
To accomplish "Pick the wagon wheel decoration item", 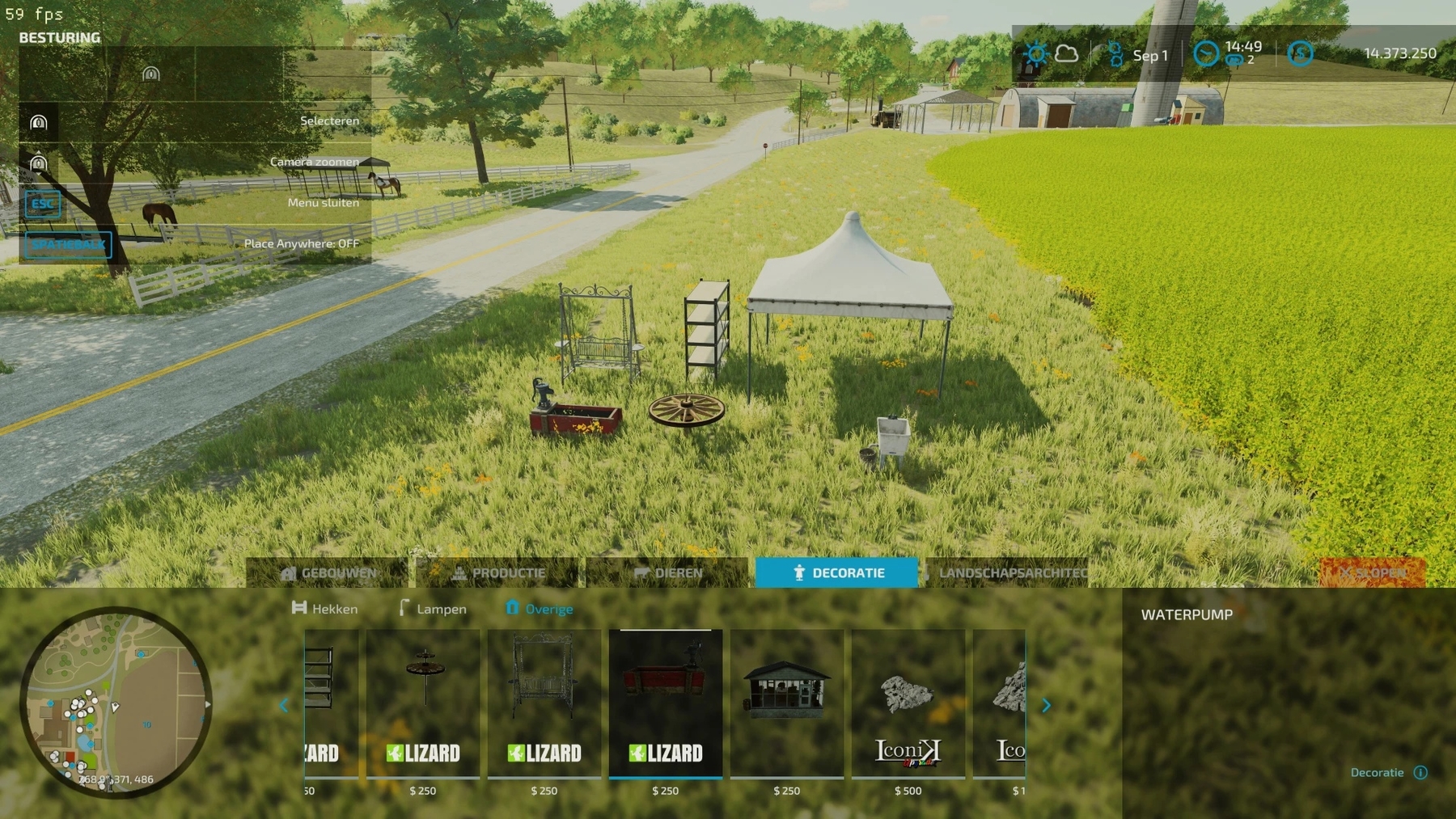I will pos(423,703).
